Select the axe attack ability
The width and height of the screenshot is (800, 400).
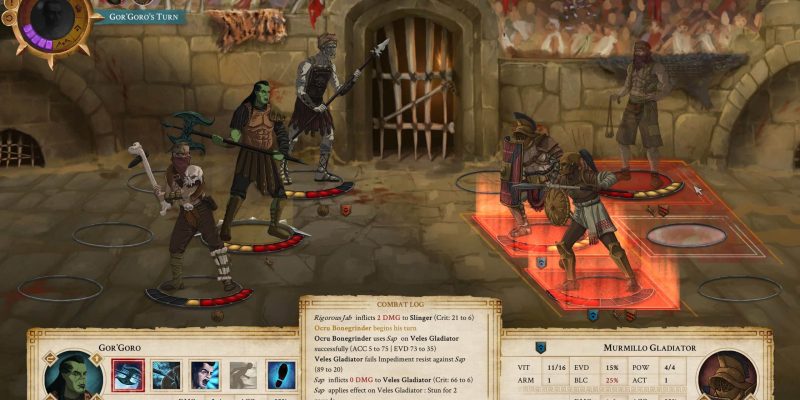pyautogui.click(x=129, y=374)
